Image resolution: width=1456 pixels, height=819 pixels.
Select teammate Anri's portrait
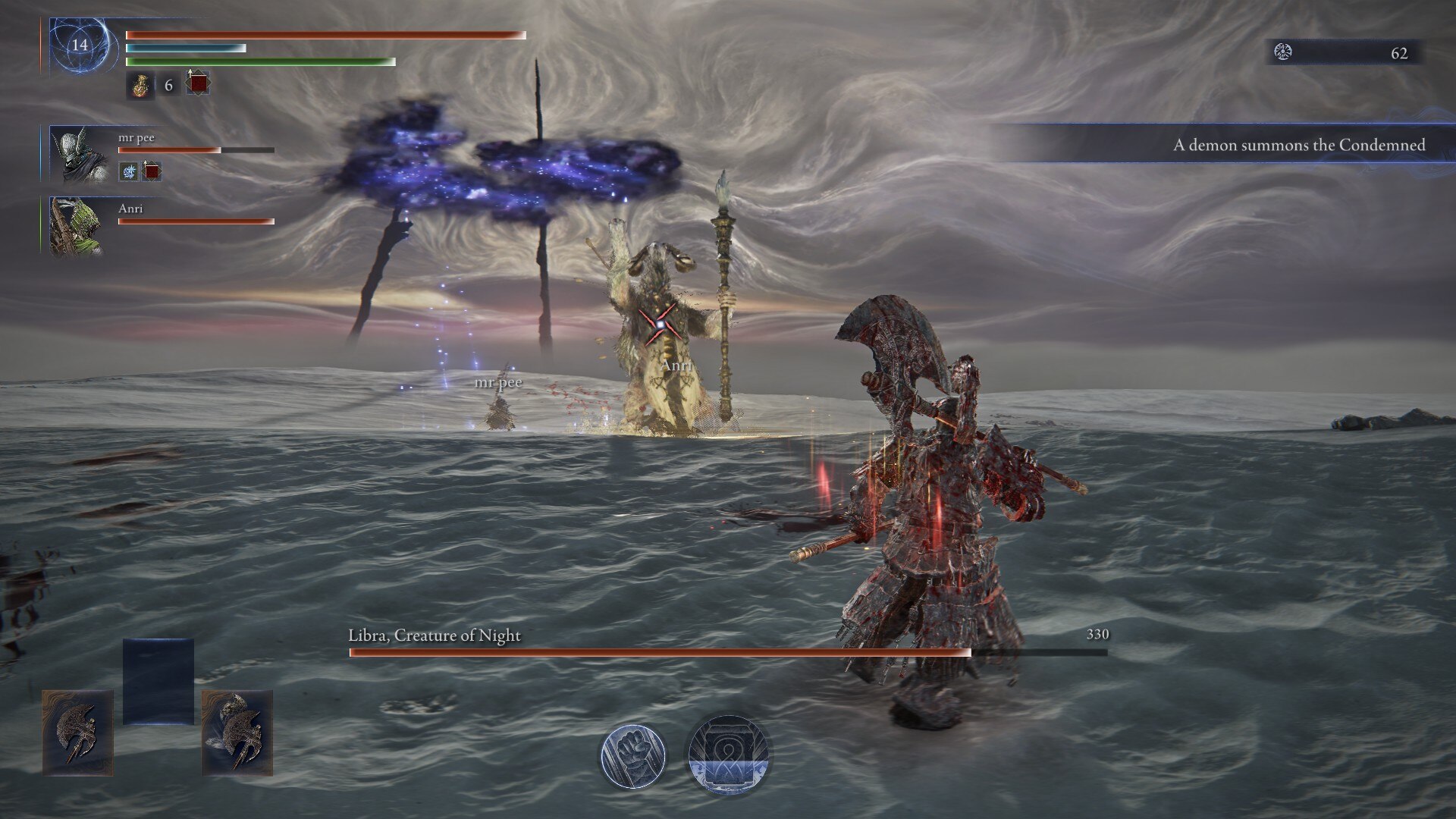[x=76, y=226]
